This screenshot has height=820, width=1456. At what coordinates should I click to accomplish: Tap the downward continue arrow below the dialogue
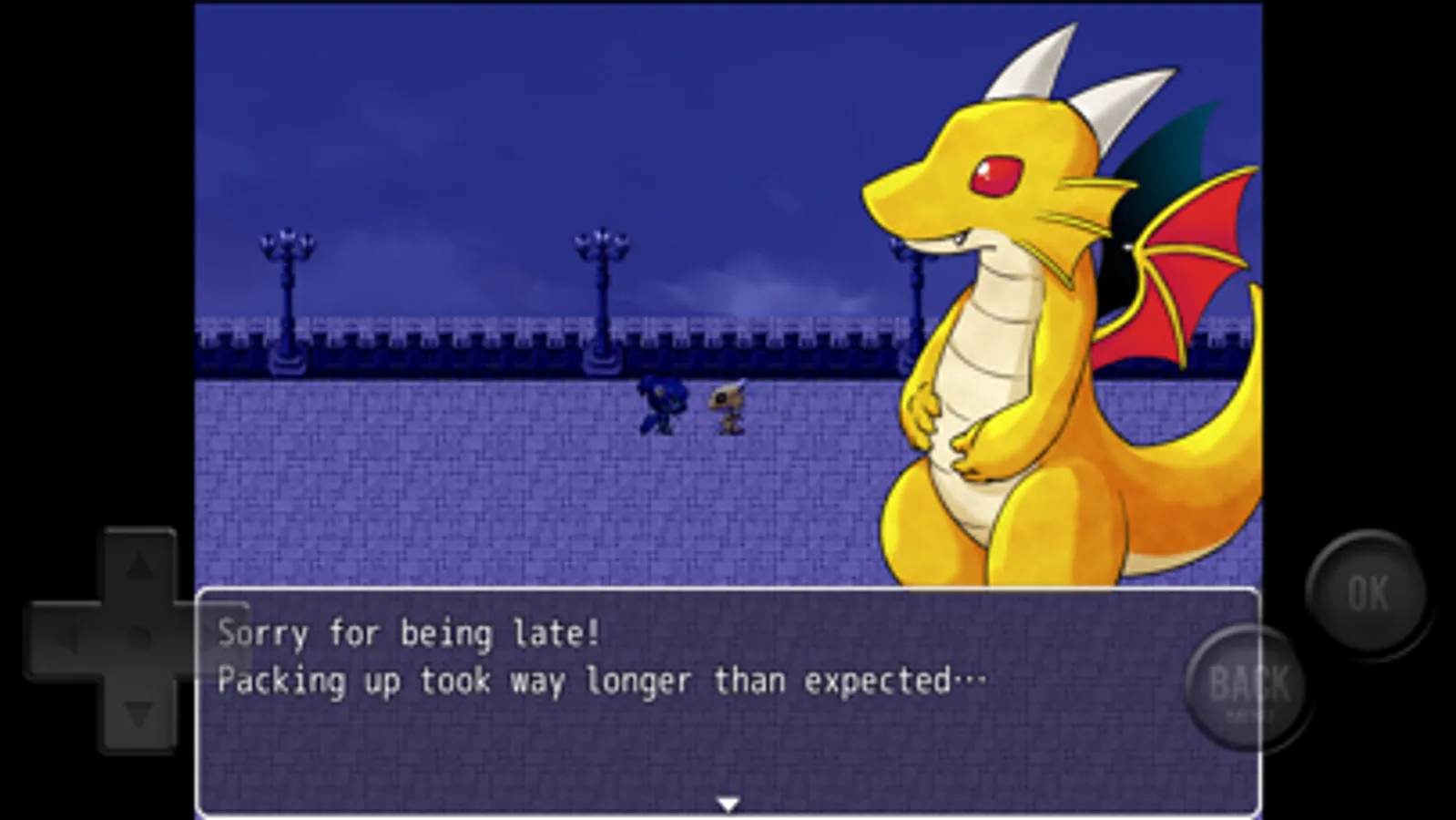[728, 804]
